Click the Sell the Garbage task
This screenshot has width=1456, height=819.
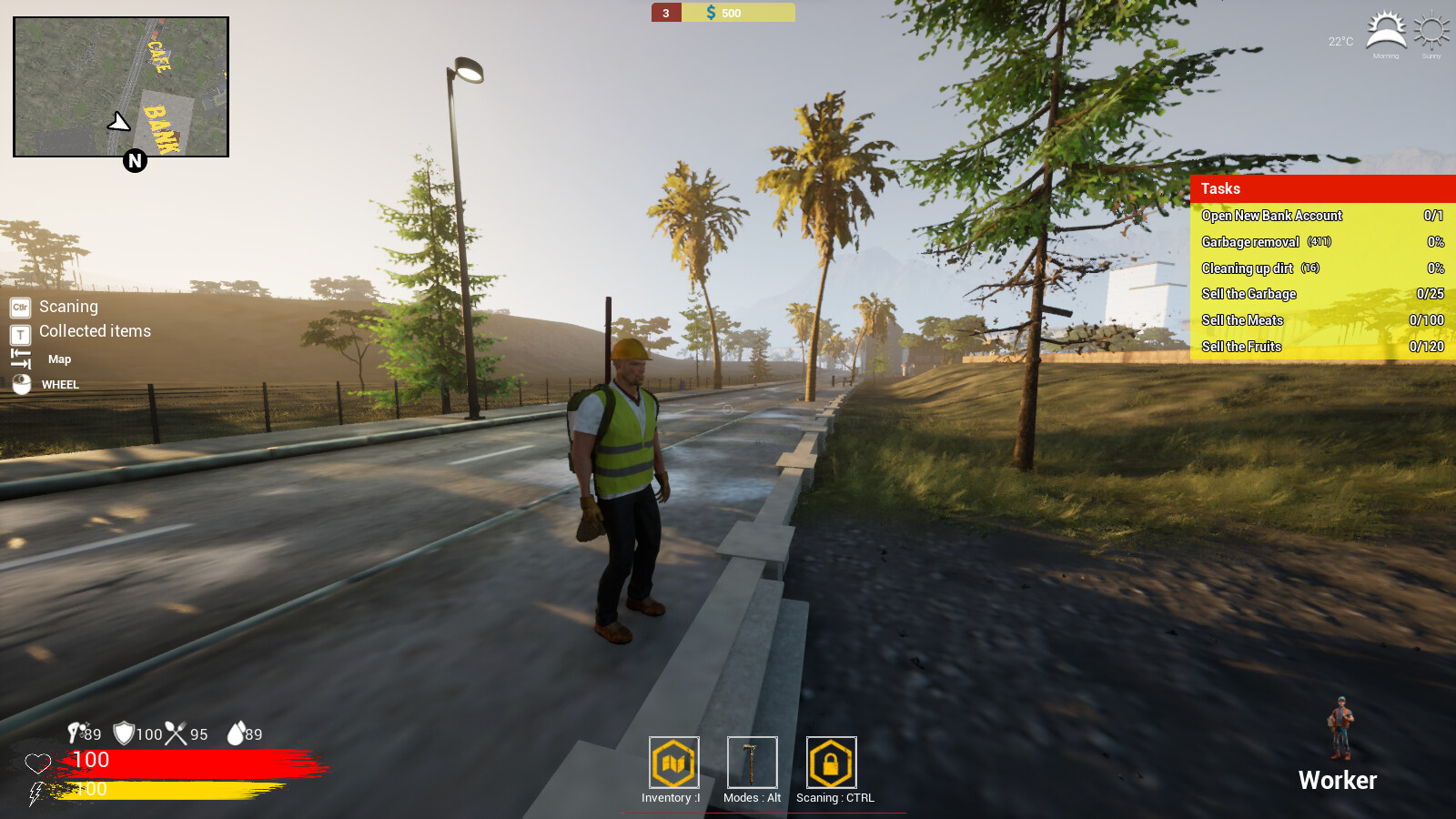tap(1249, 294)
